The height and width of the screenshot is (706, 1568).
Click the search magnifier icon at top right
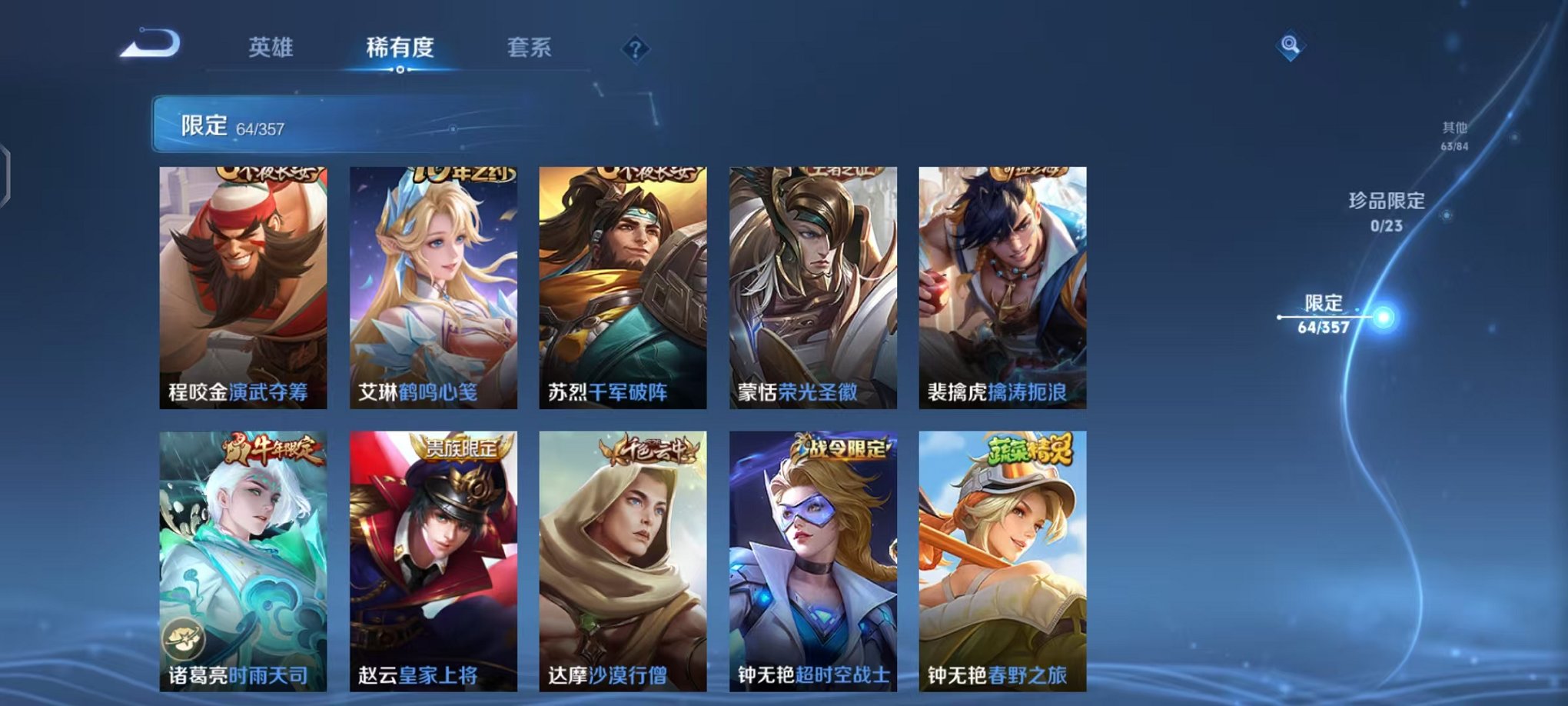1291,45
